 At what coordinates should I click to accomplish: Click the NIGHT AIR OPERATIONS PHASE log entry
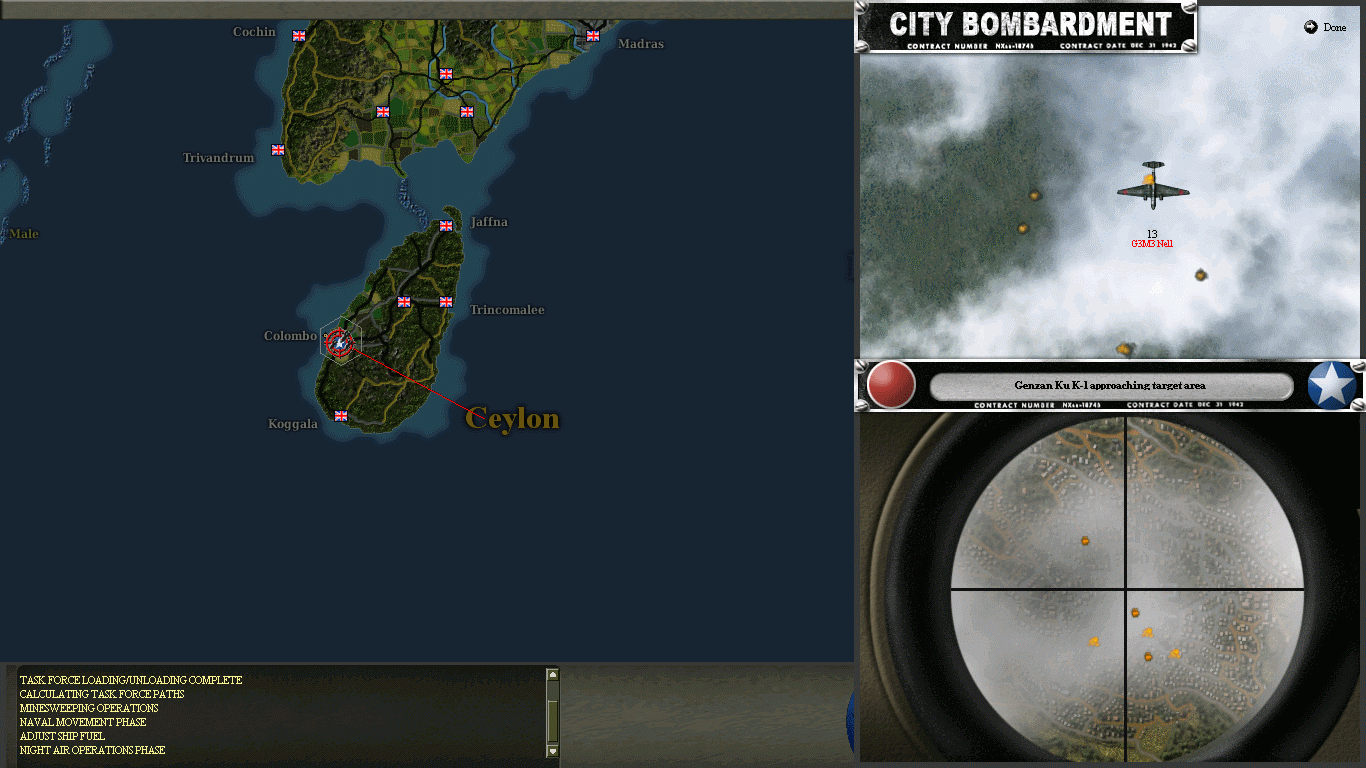click(92, 749)
